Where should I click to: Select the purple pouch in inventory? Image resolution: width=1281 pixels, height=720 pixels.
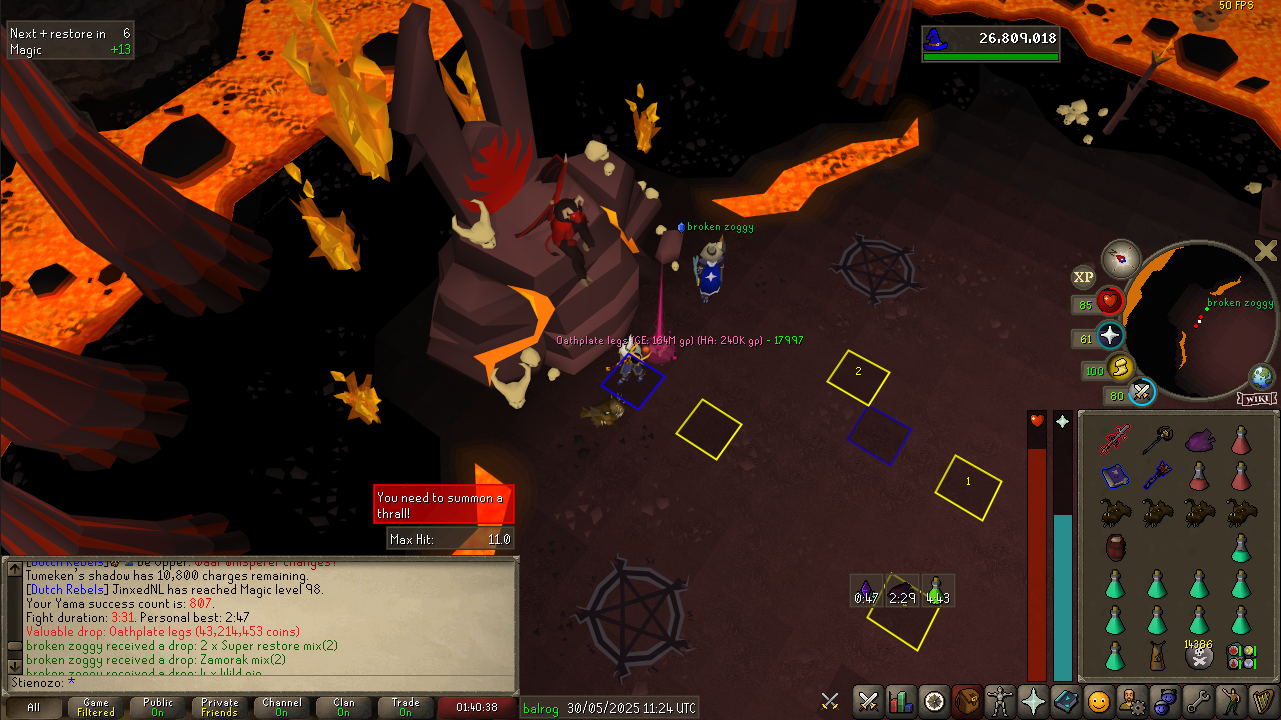coord(1198,439)
